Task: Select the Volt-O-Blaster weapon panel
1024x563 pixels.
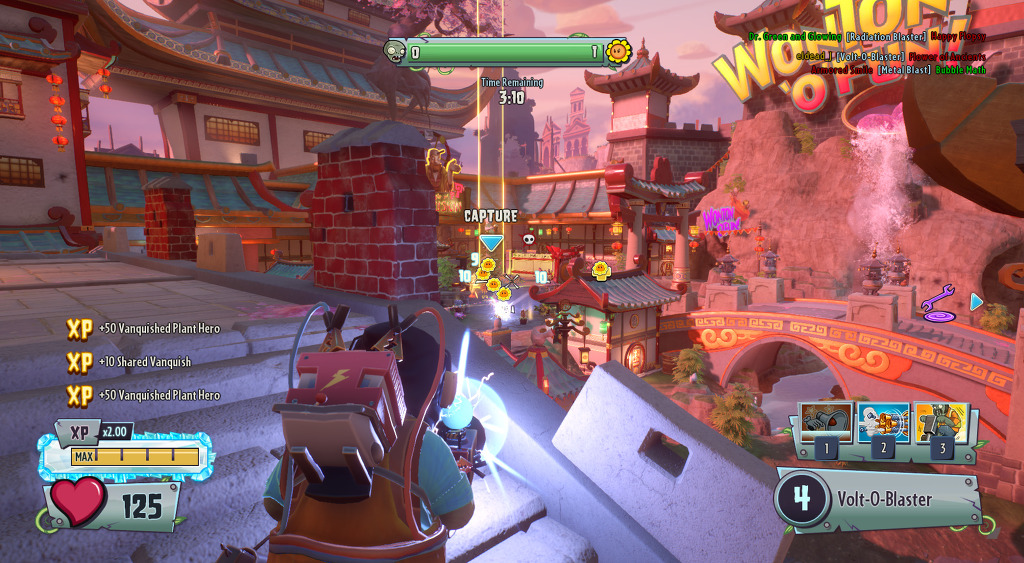Action: (x=878, y=499)
